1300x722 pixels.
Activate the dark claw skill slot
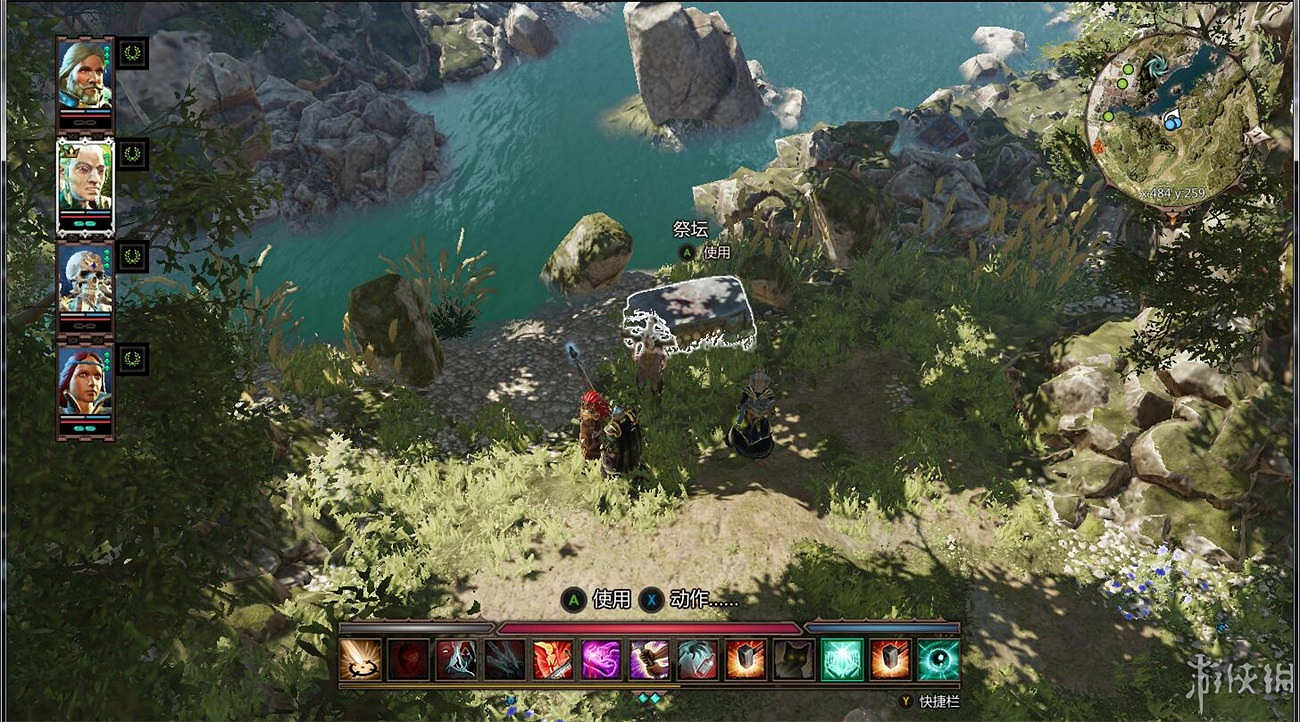(x=504, y=660)
